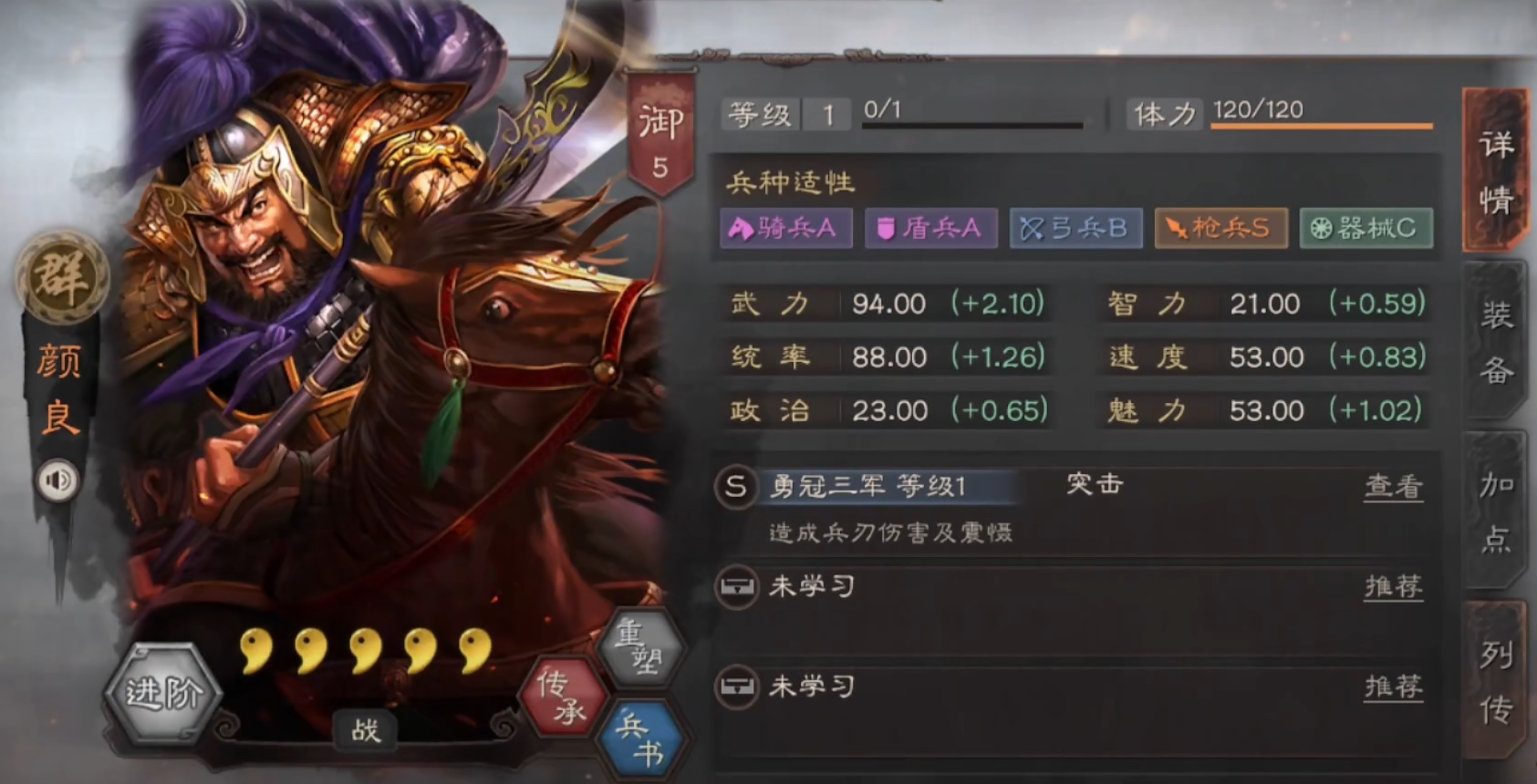1537x784 pixels.
Task: Click the 枪兵S spearman adaptability icon
Action: [x=1220, y=230]
